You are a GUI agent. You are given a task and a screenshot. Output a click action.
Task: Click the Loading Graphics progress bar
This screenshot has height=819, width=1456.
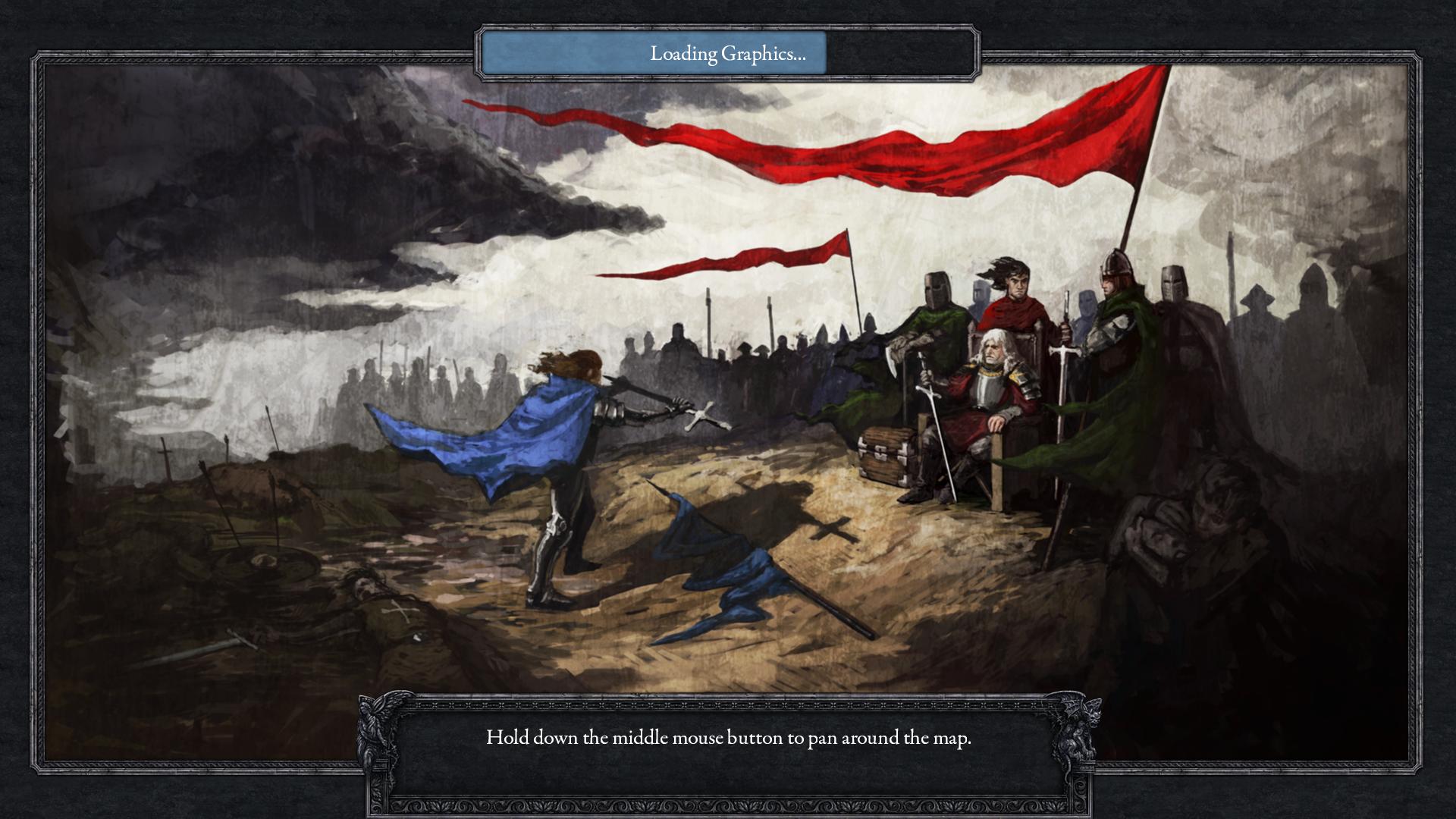(728, 54)
